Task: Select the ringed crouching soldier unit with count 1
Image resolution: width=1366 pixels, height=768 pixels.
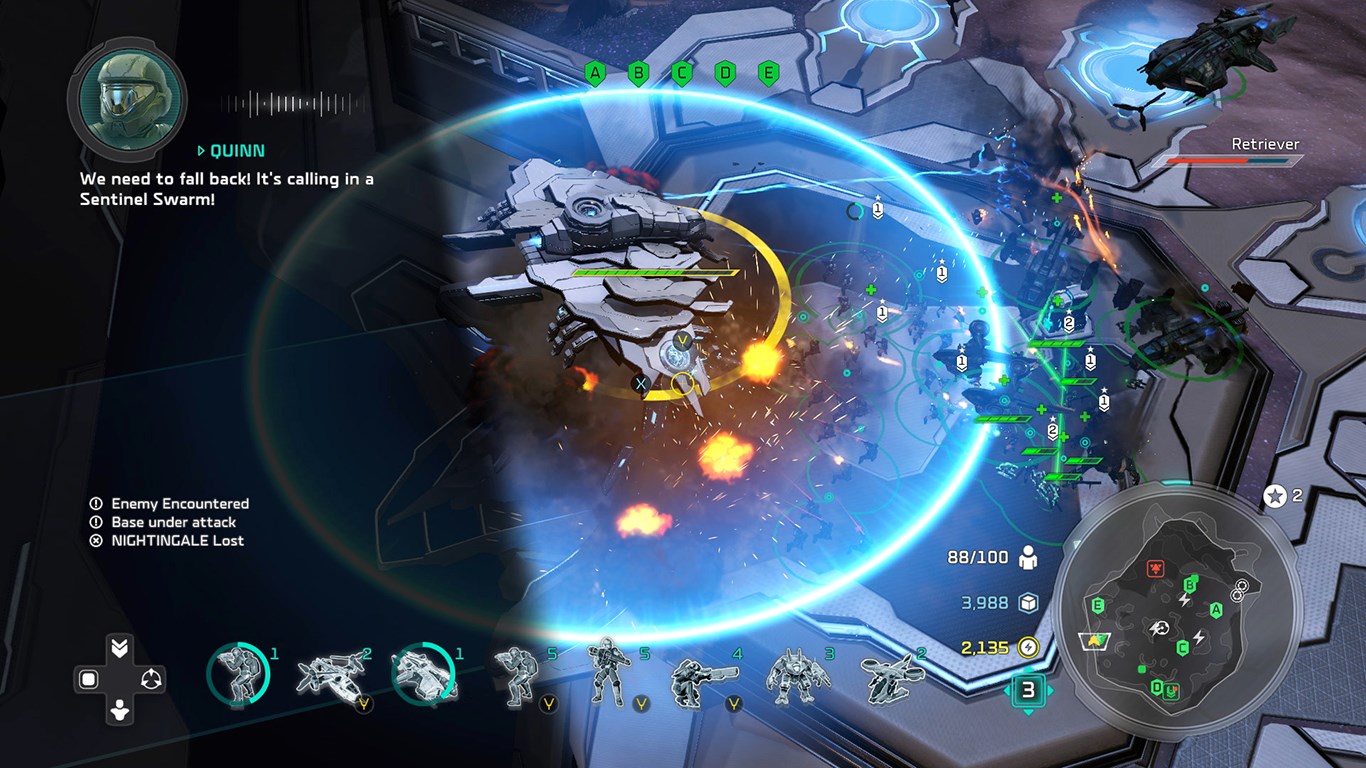Action: 238,675
